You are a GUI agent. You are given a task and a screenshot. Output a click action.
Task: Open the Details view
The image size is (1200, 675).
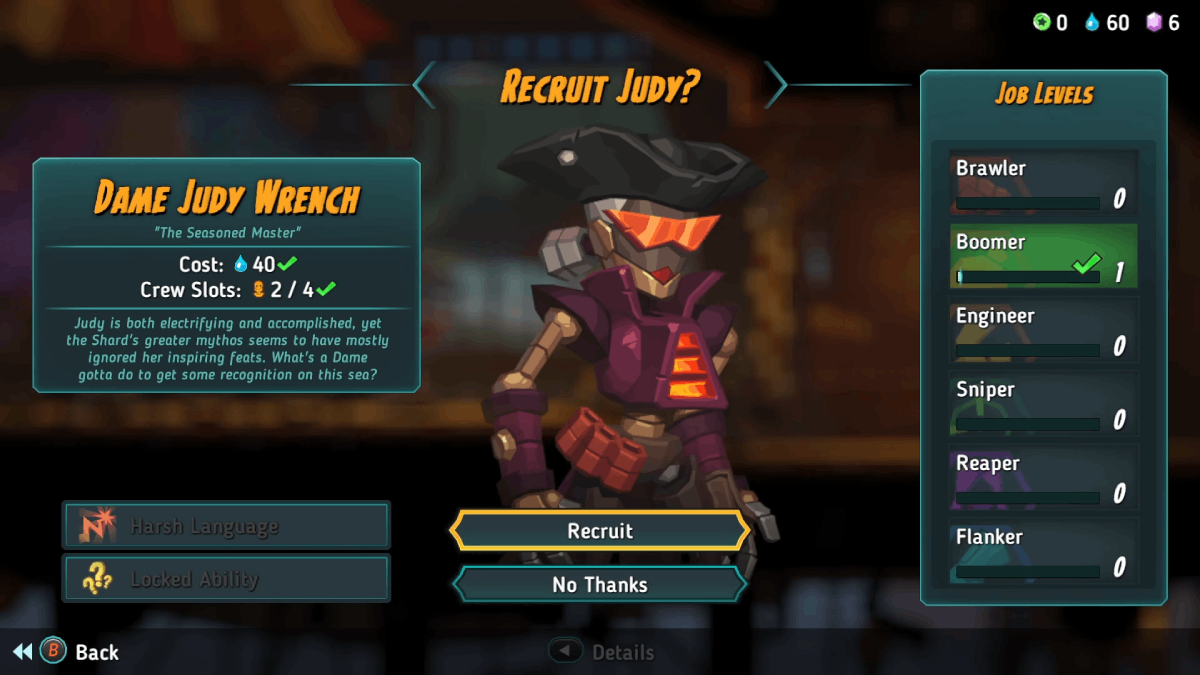603,652
